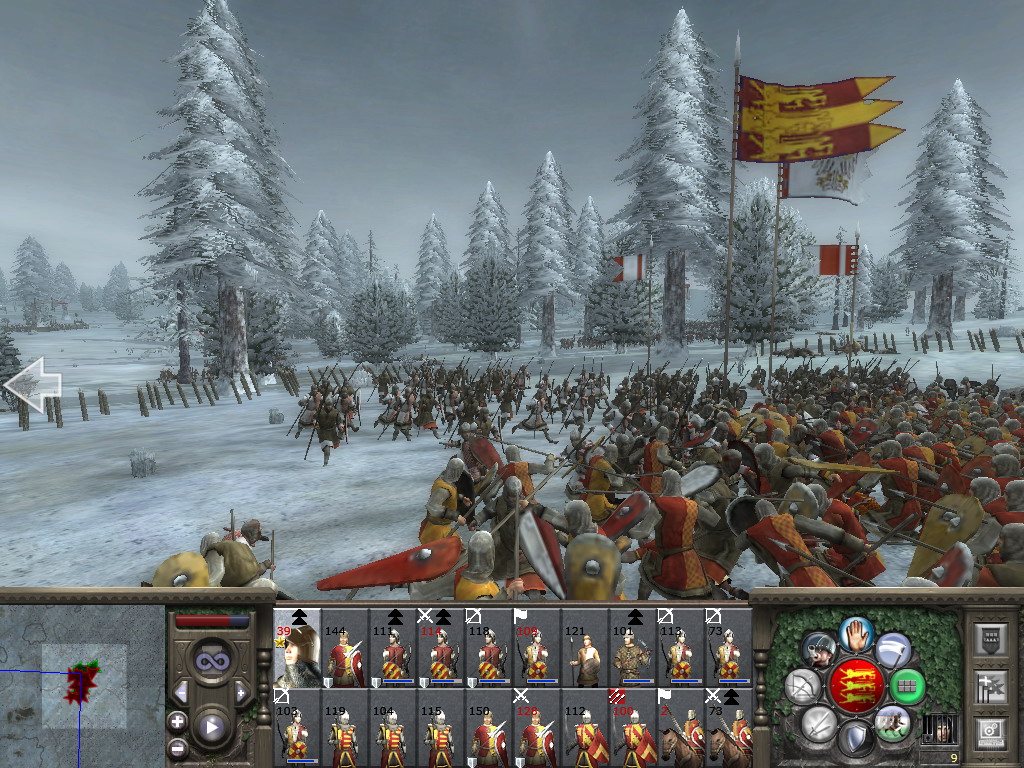Toggle the infinity battle timer button
The width and height of the screenshot is (1024, 768).
210,660
